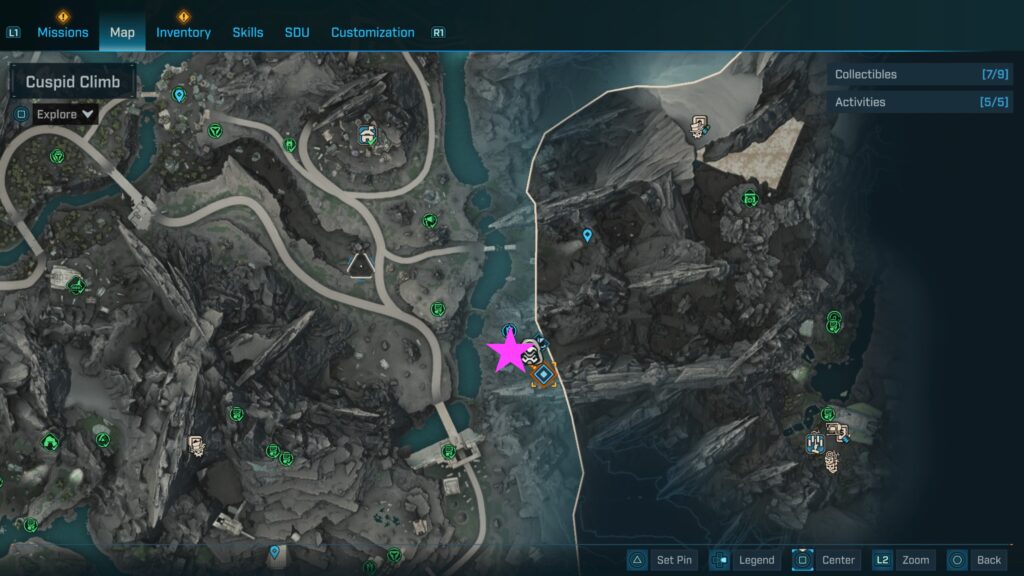
Task: Select the pink star map pin
Action: pyautogui.click(x=508, y=352)
